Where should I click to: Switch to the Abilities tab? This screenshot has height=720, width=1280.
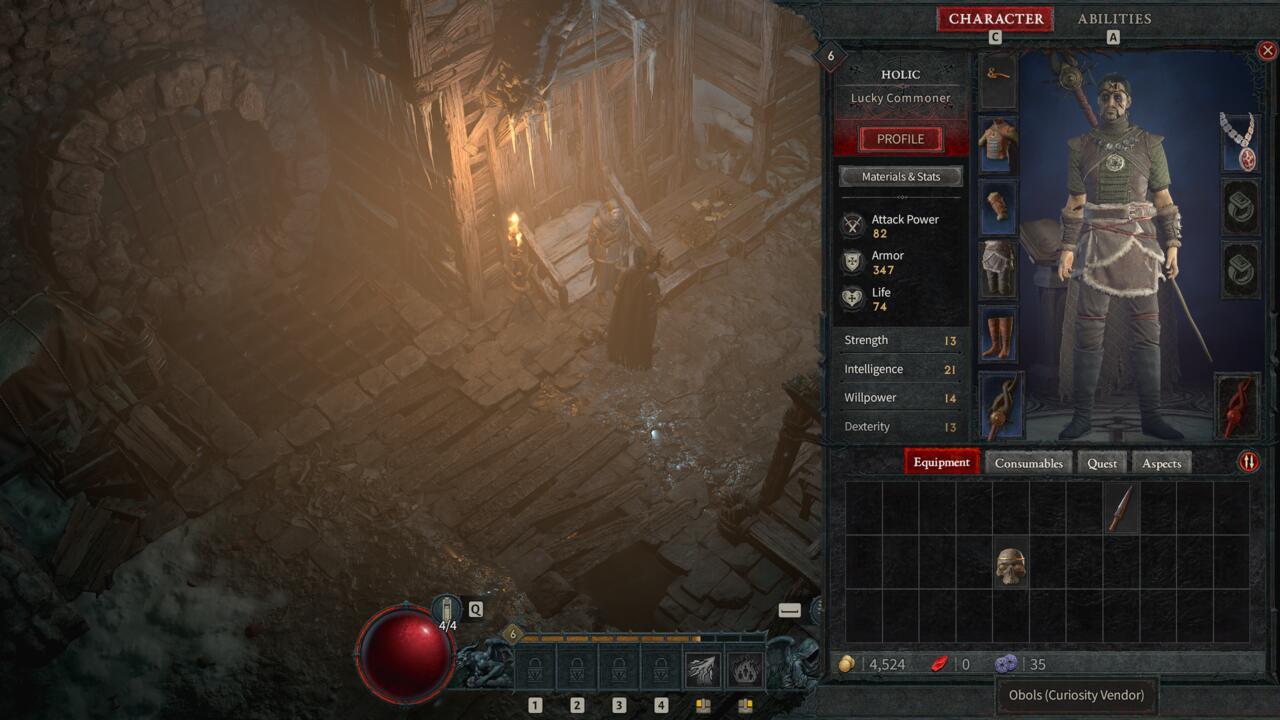(x=1113, y=18)
